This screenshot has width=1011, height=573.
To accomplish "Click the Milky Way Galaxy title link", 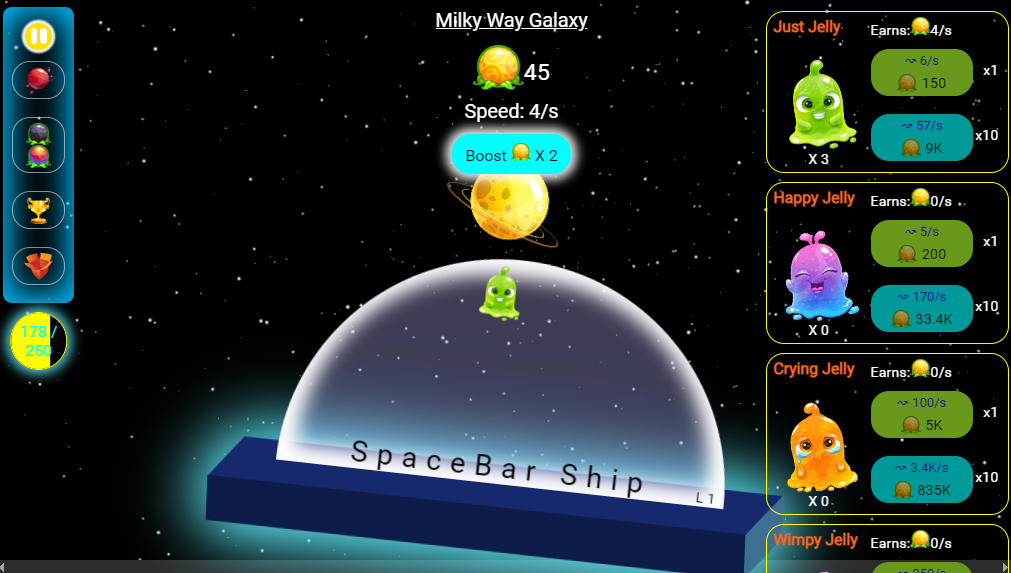I will (511, 20).
